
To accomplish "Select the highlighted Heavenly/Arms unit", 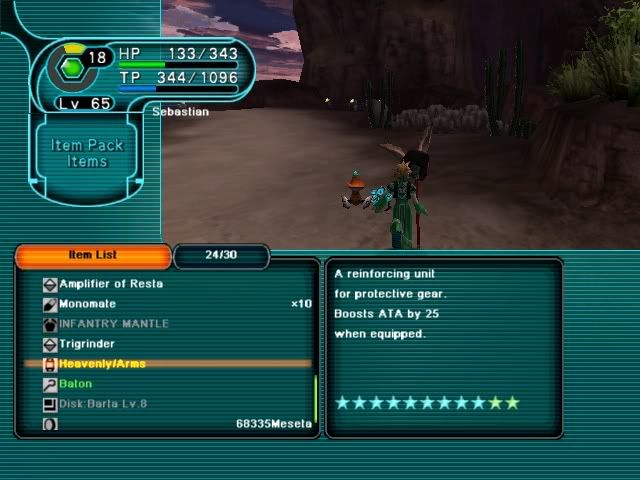I will [102, 364].
